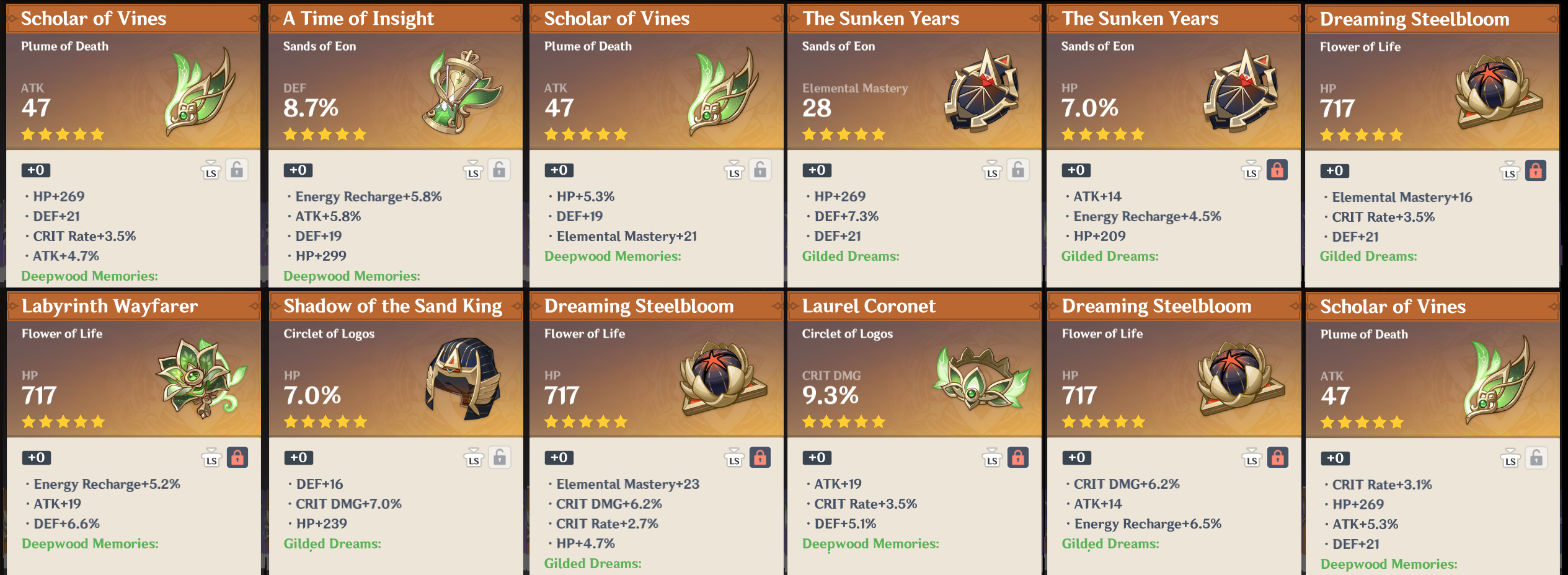Open the Deepwood Memories set bonus on Scholar of Vines

(89, 276)
